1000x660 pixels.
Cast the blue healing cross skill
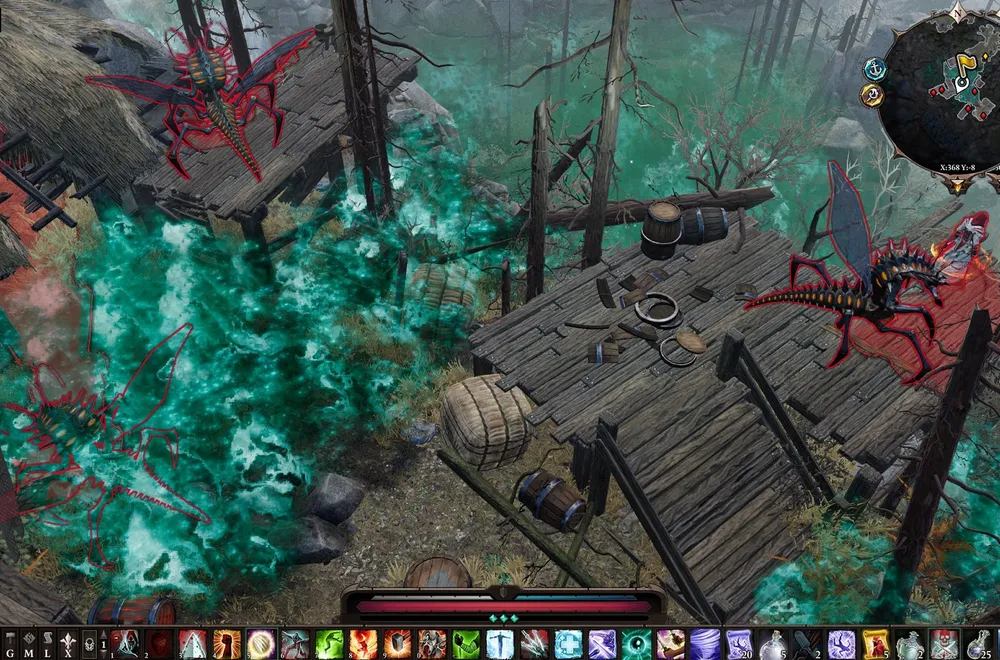568,643
